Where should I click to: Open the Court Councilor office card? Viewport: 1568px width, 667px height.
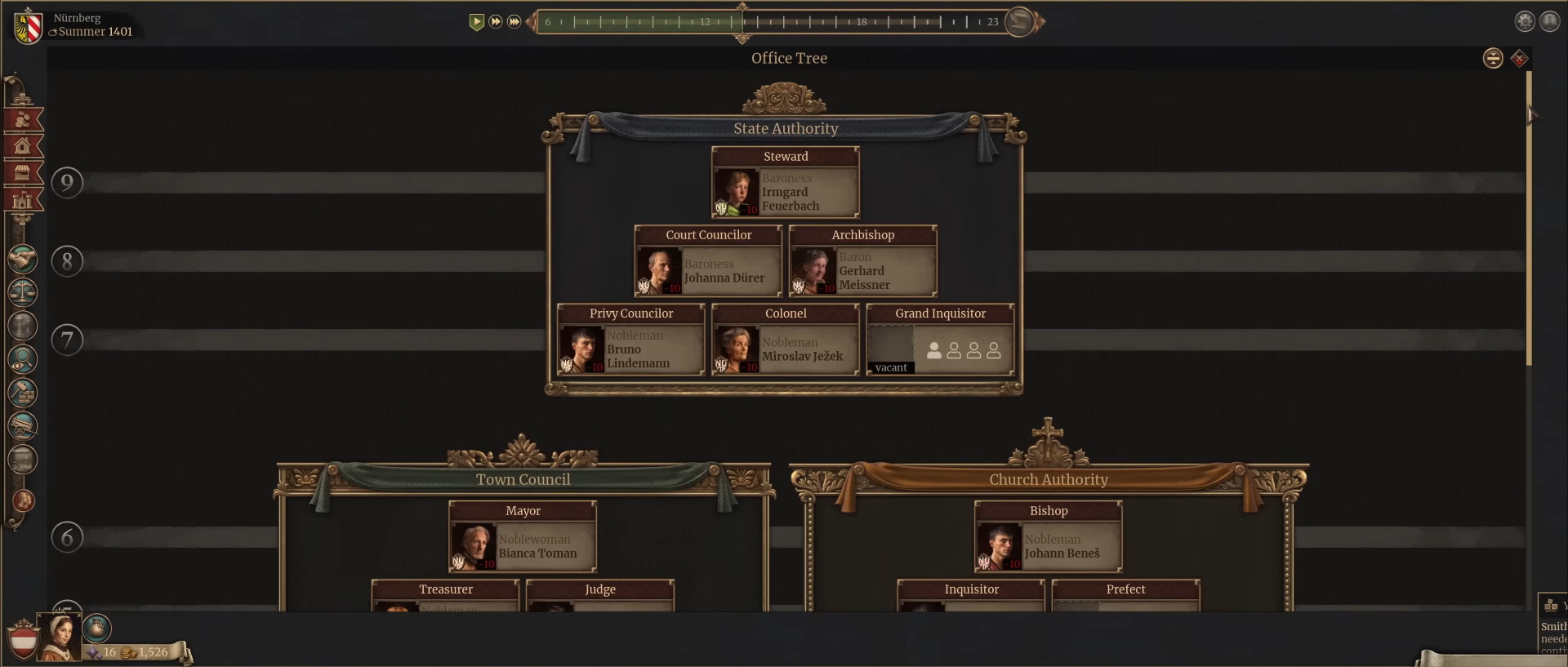tap(707, 261)
